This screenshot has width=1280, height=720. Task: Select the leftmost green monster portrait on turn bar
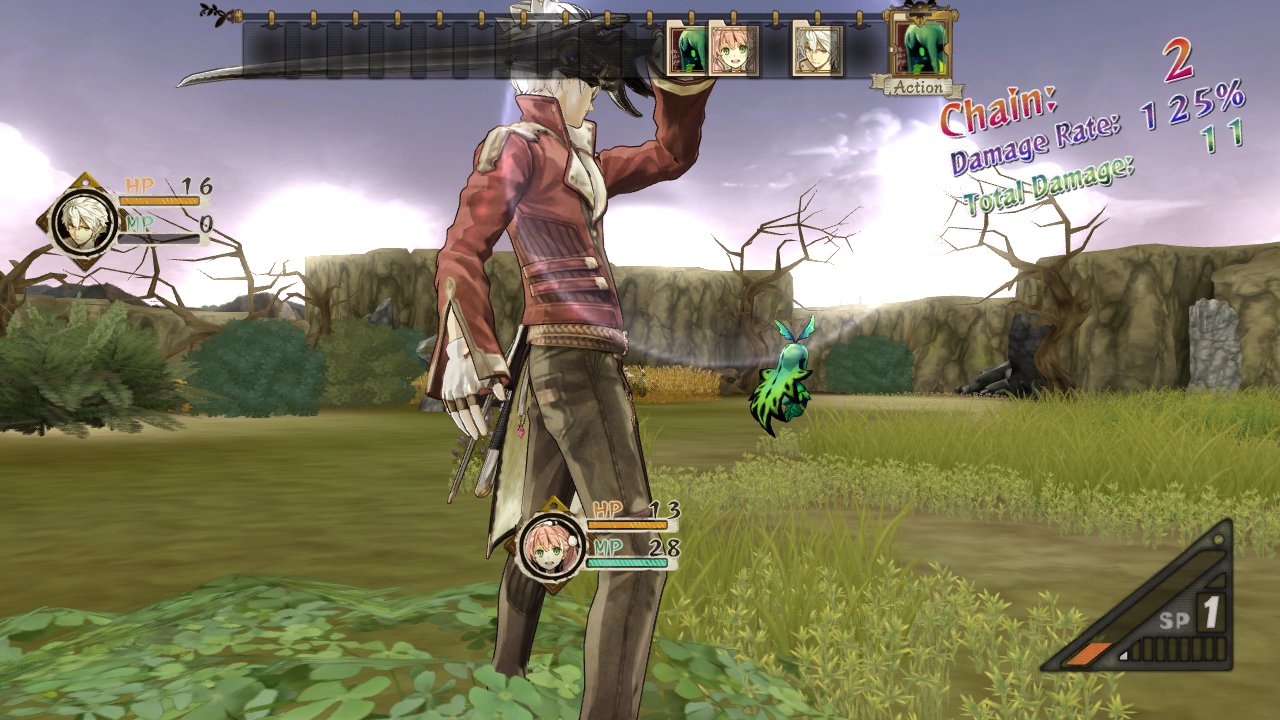pos(686,52)
